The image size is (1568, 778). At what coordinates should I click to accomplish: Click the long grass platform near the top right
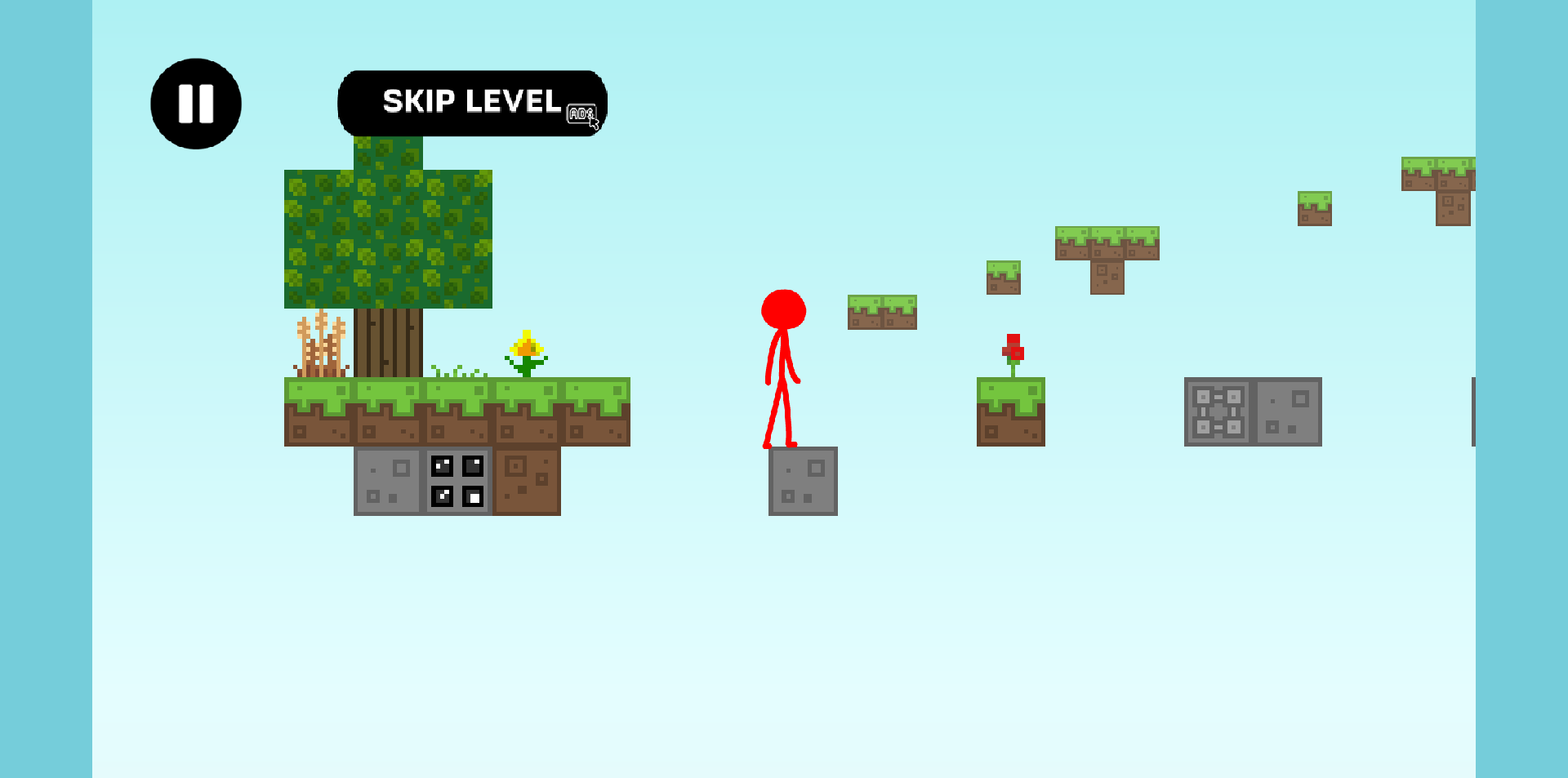pos(1107,241)
